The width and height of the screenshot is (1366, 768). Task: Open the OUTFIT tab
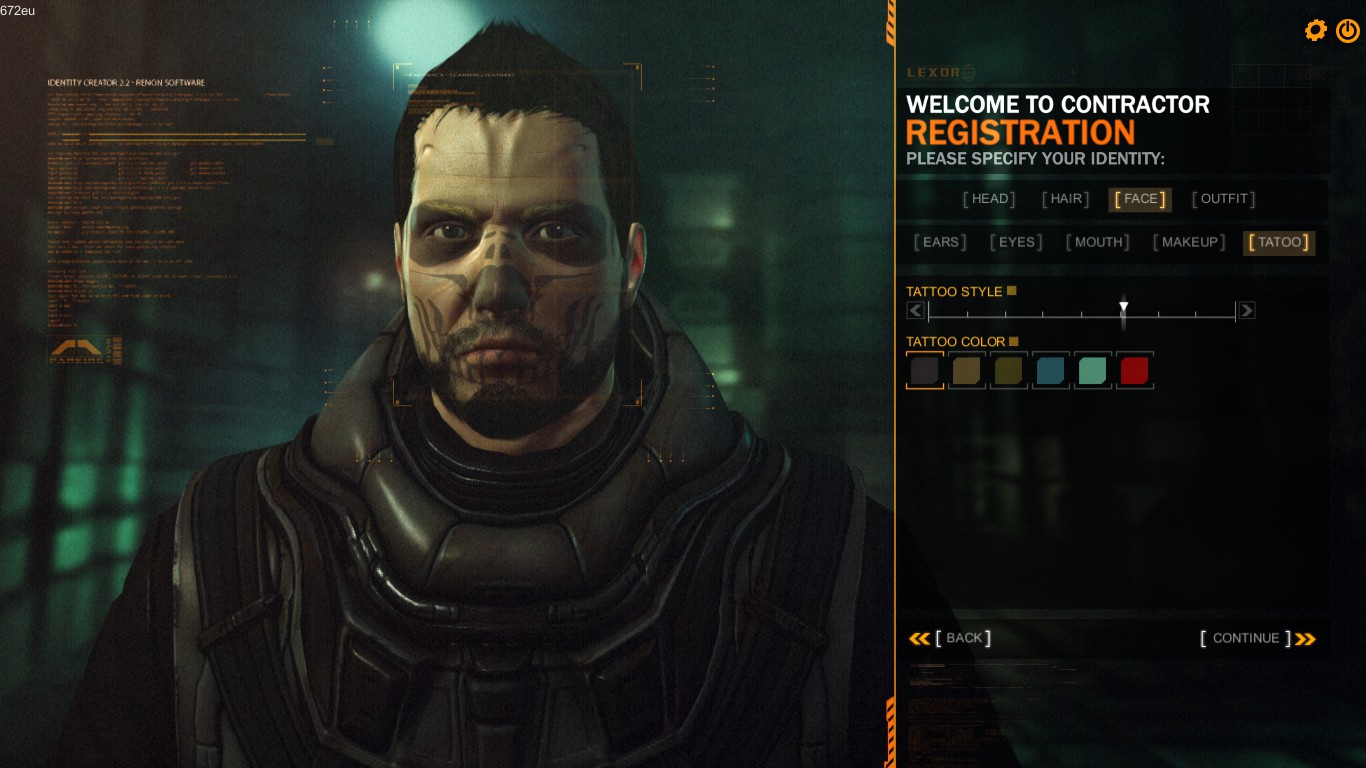(x=1223, y=199)
